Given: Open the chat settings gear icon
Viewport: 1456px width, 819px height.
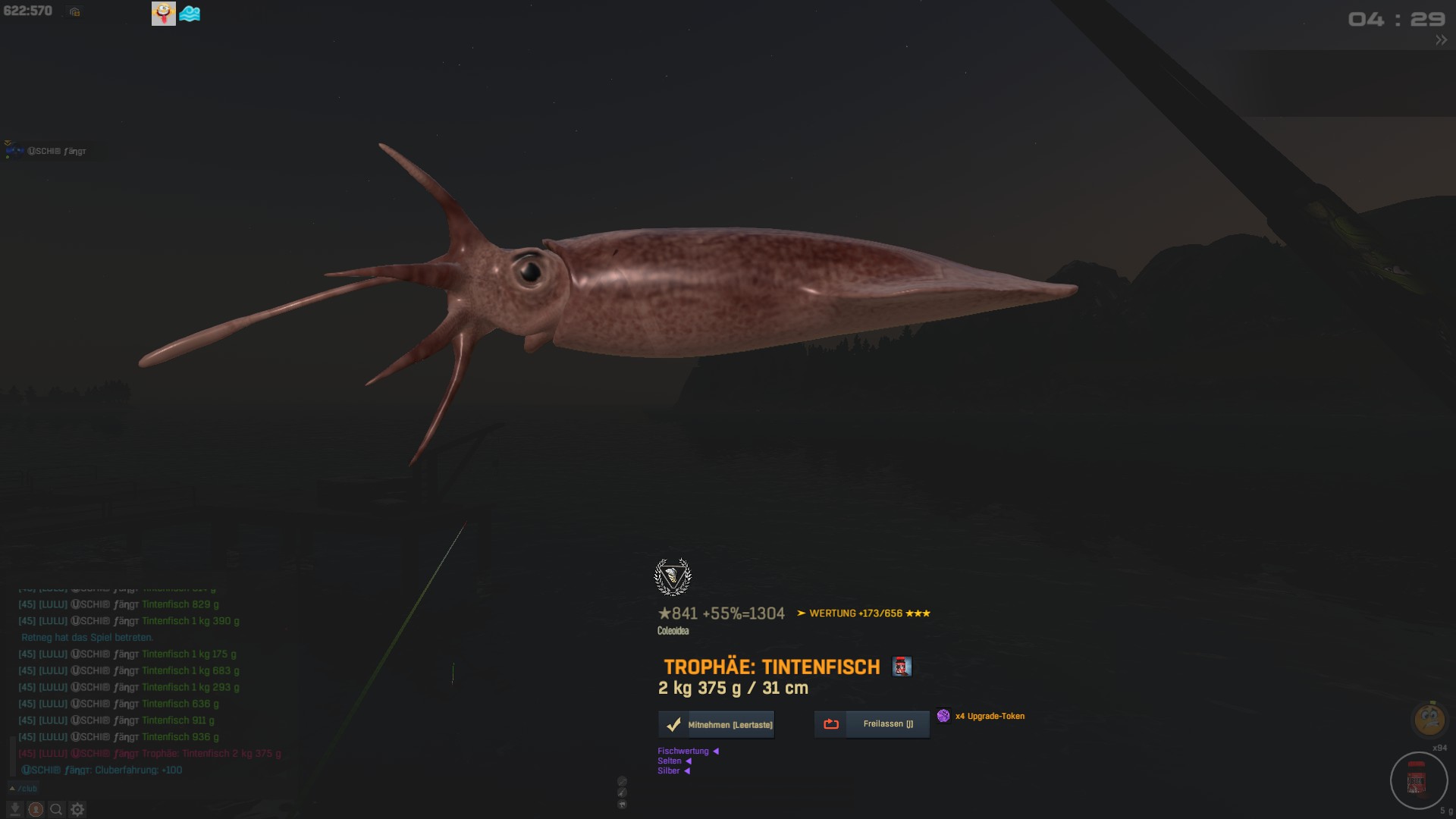Looking at the screenshot, I should pyautogui.click(x=77, y=810).
